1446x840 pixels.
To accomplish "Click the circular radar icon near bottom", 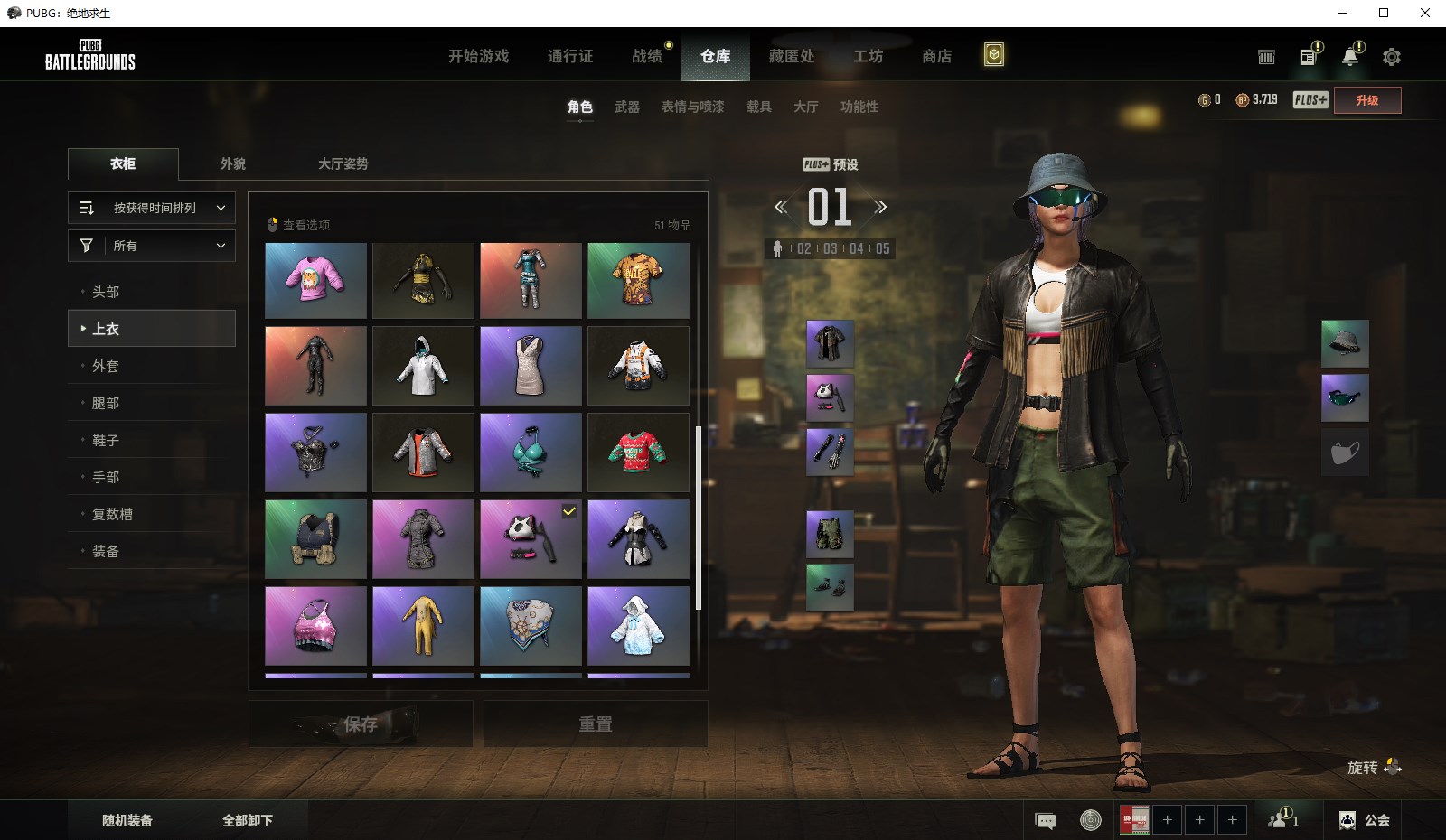I will pyautogui.click(x=1090, y=820).
